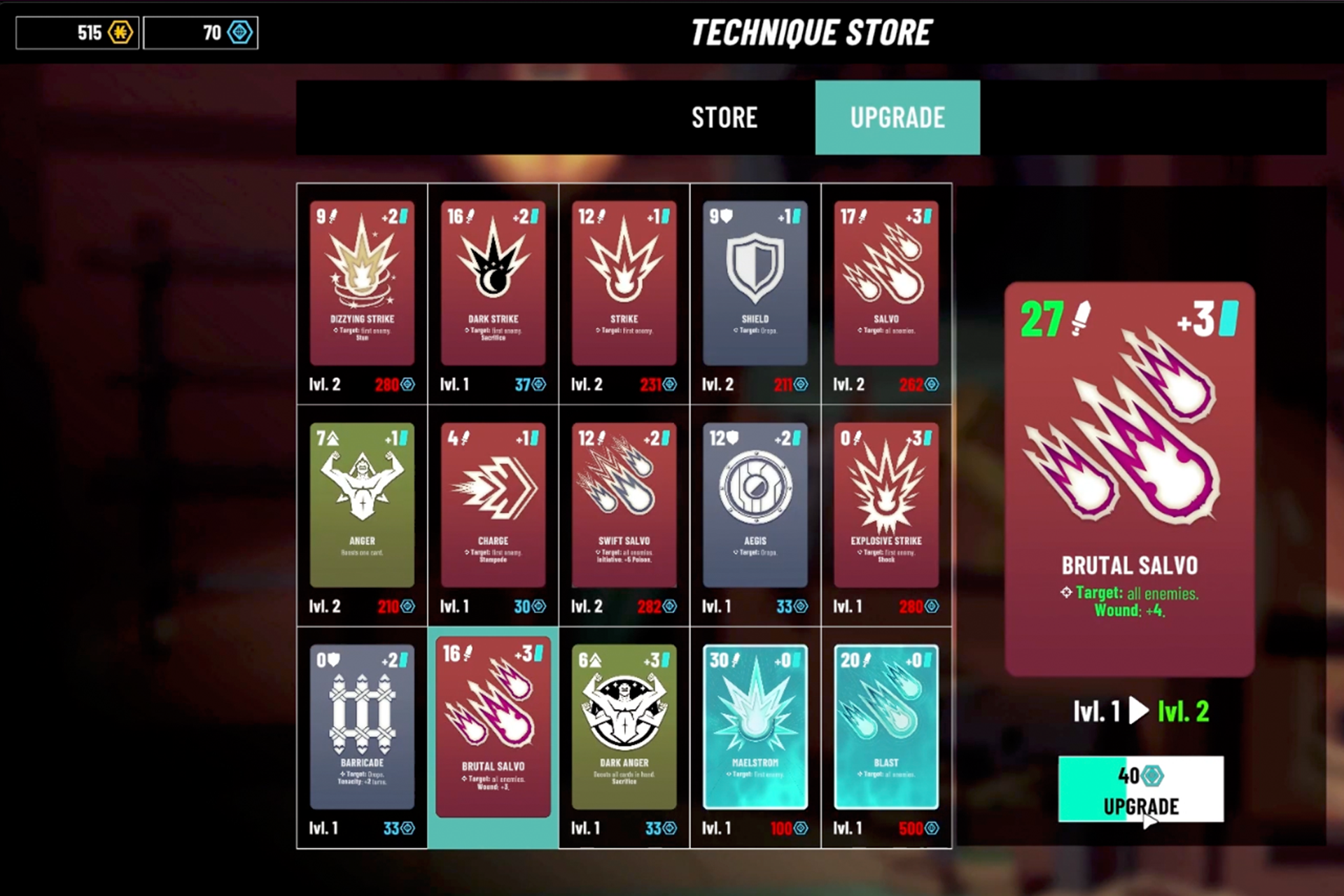Pick the teal Blast card
The height and width of the screenshot is (896, 1344).
click(x=885, y=727)
